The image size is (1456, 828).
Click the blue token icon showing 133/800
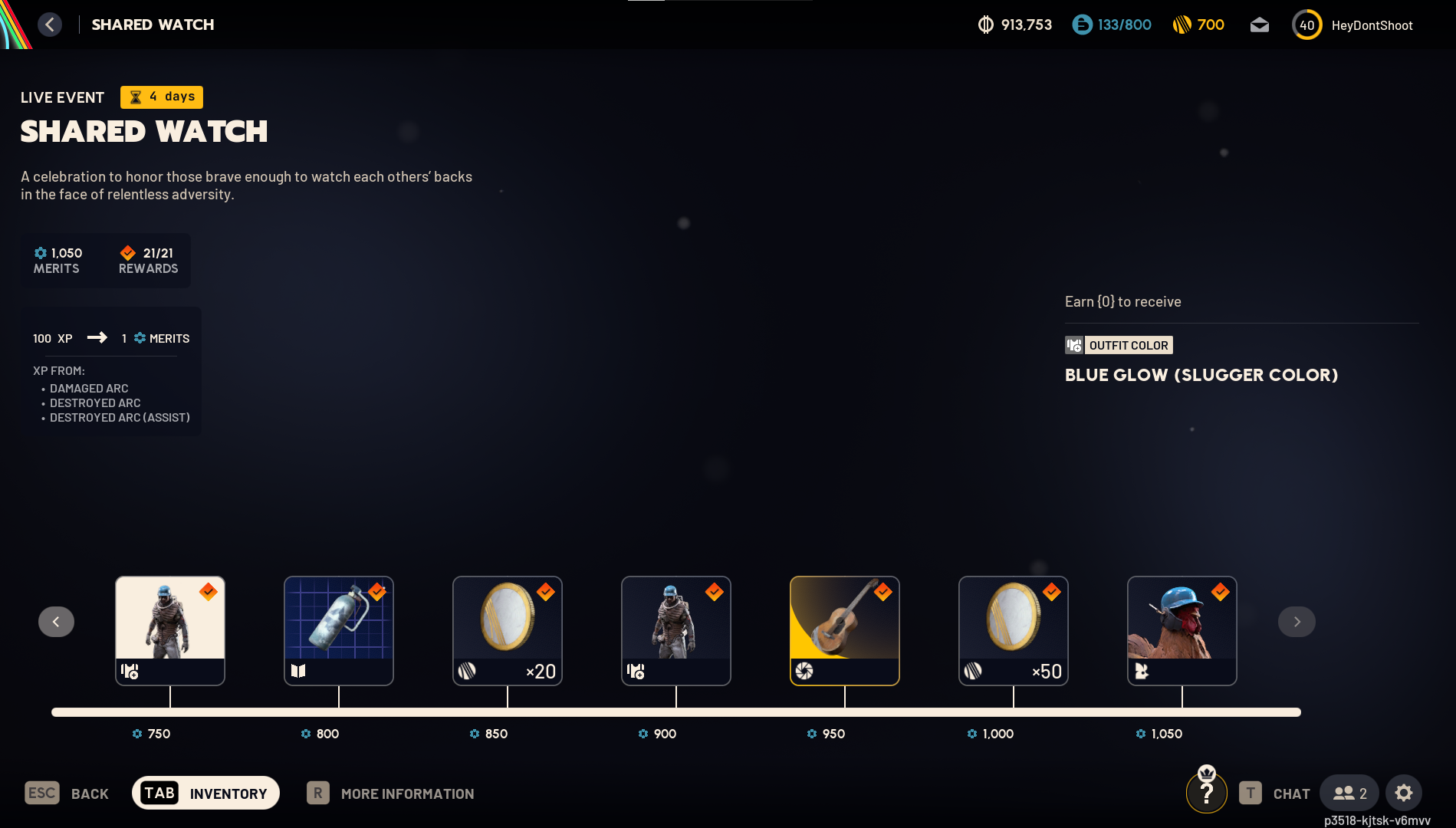1082,24
